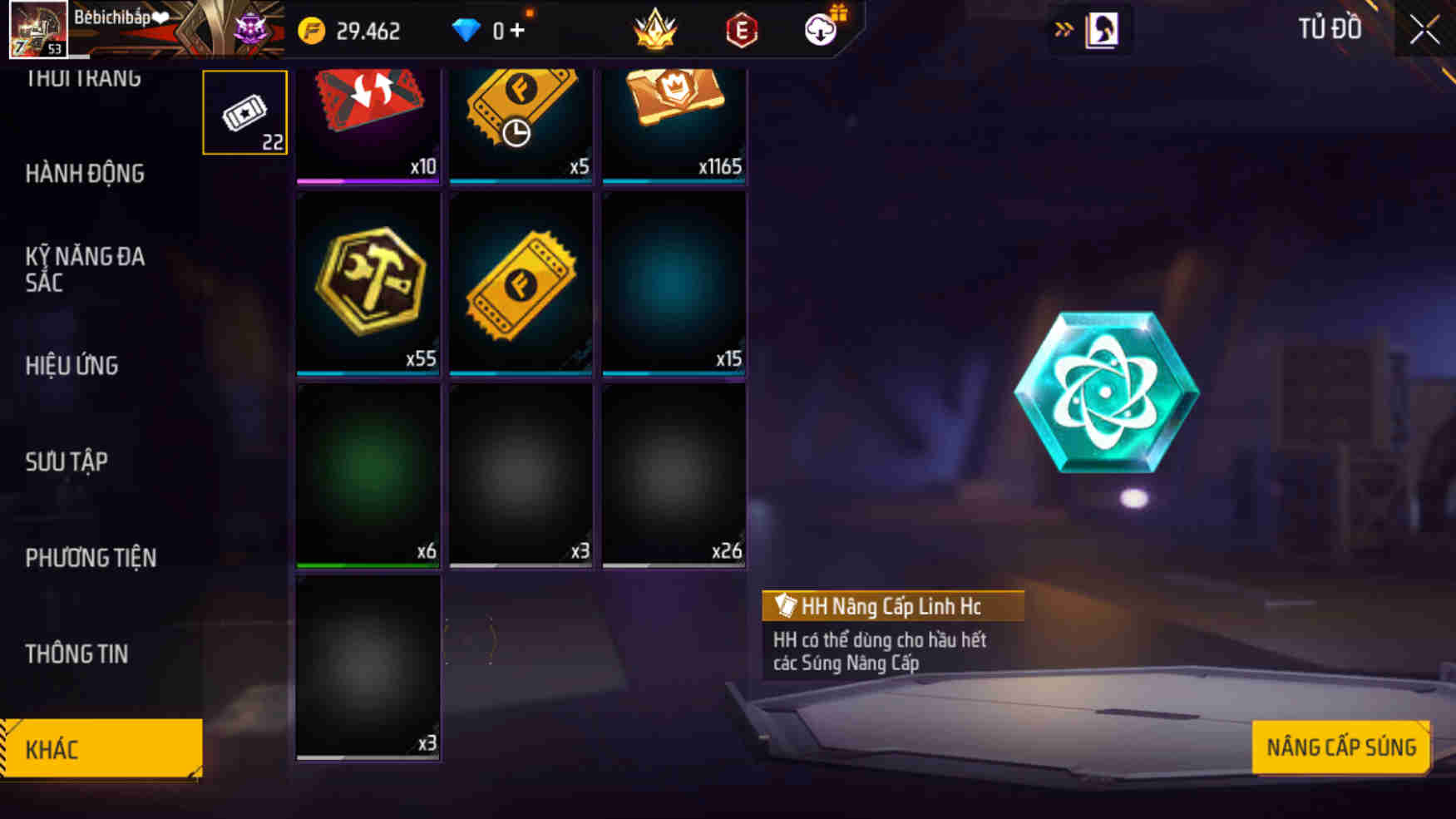1456x819 pixels.
Task: Select the PHƯƠNG TIỆN category
Action: click(x=89, y=558)
